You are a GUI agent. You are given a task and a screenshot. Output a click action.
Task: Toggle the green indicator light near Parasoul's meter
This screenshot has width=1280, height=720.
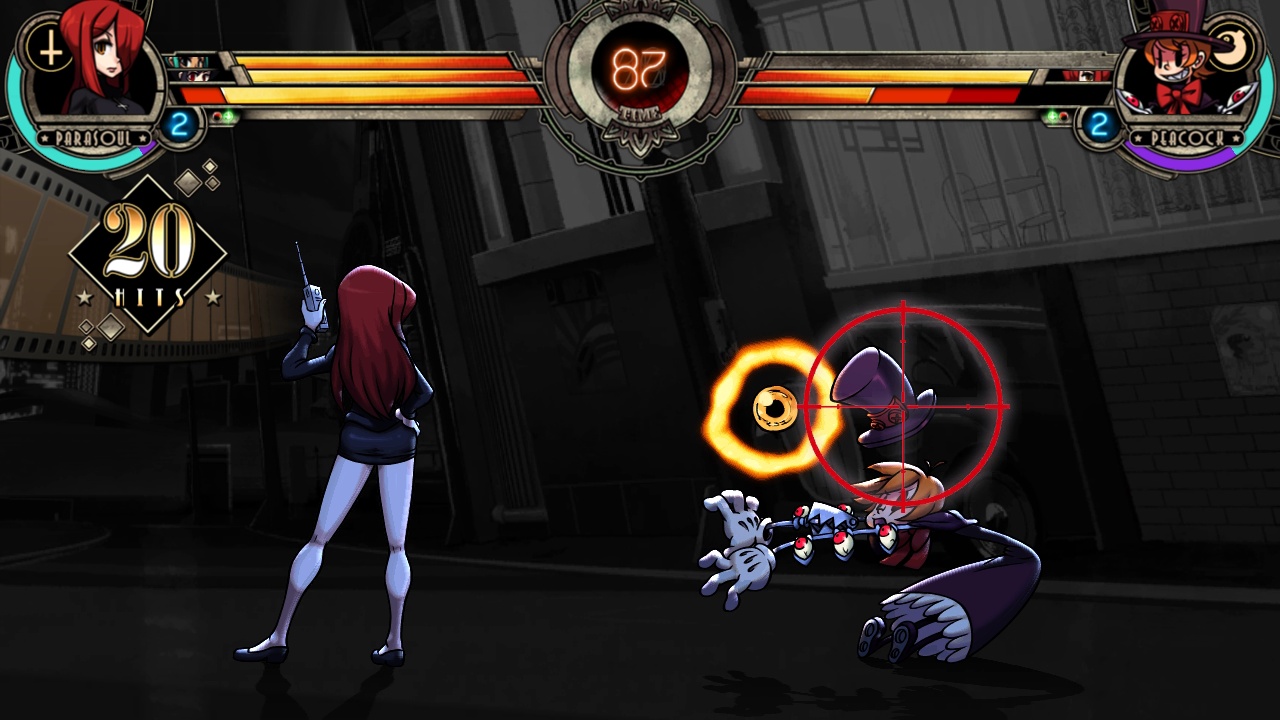(229, 116)
